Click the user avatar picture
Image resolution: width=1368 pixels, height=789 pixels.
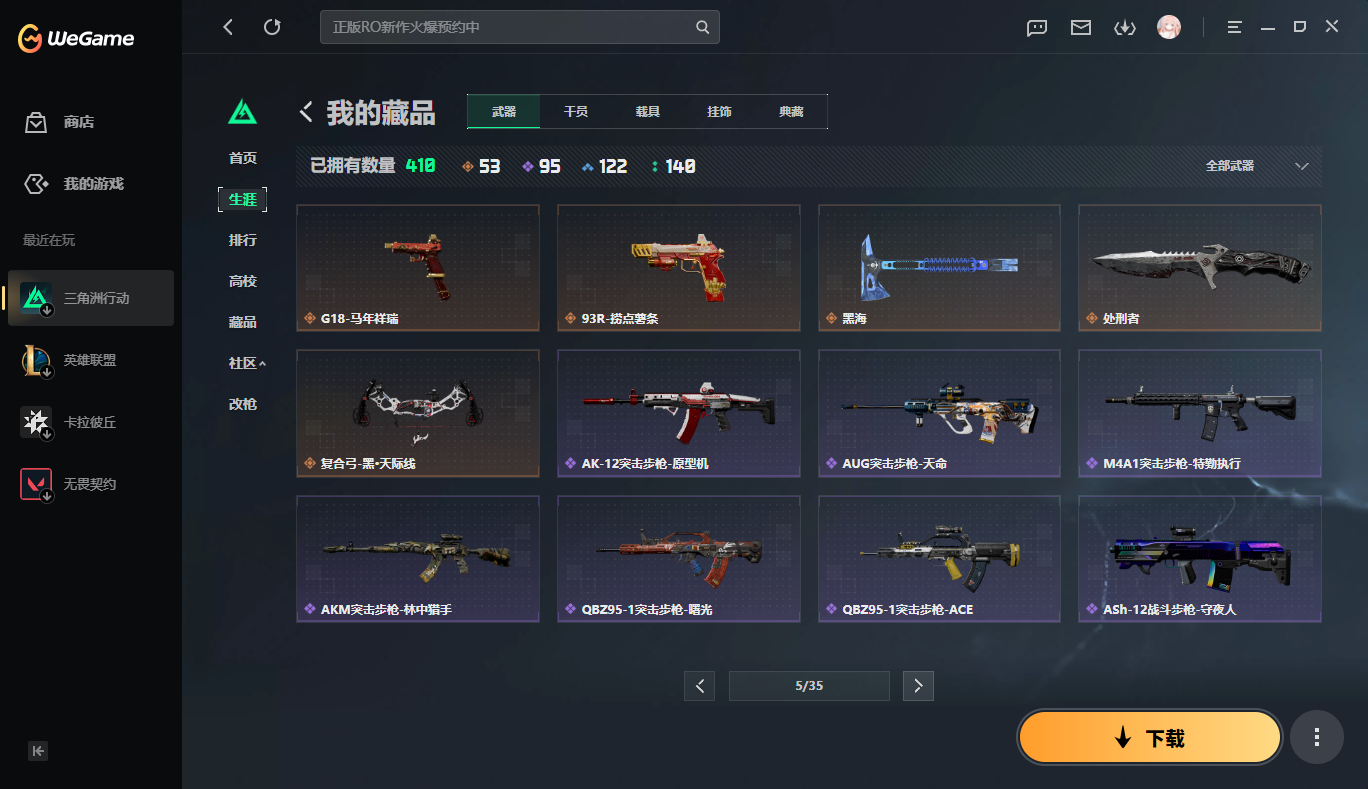[1168, 28]
